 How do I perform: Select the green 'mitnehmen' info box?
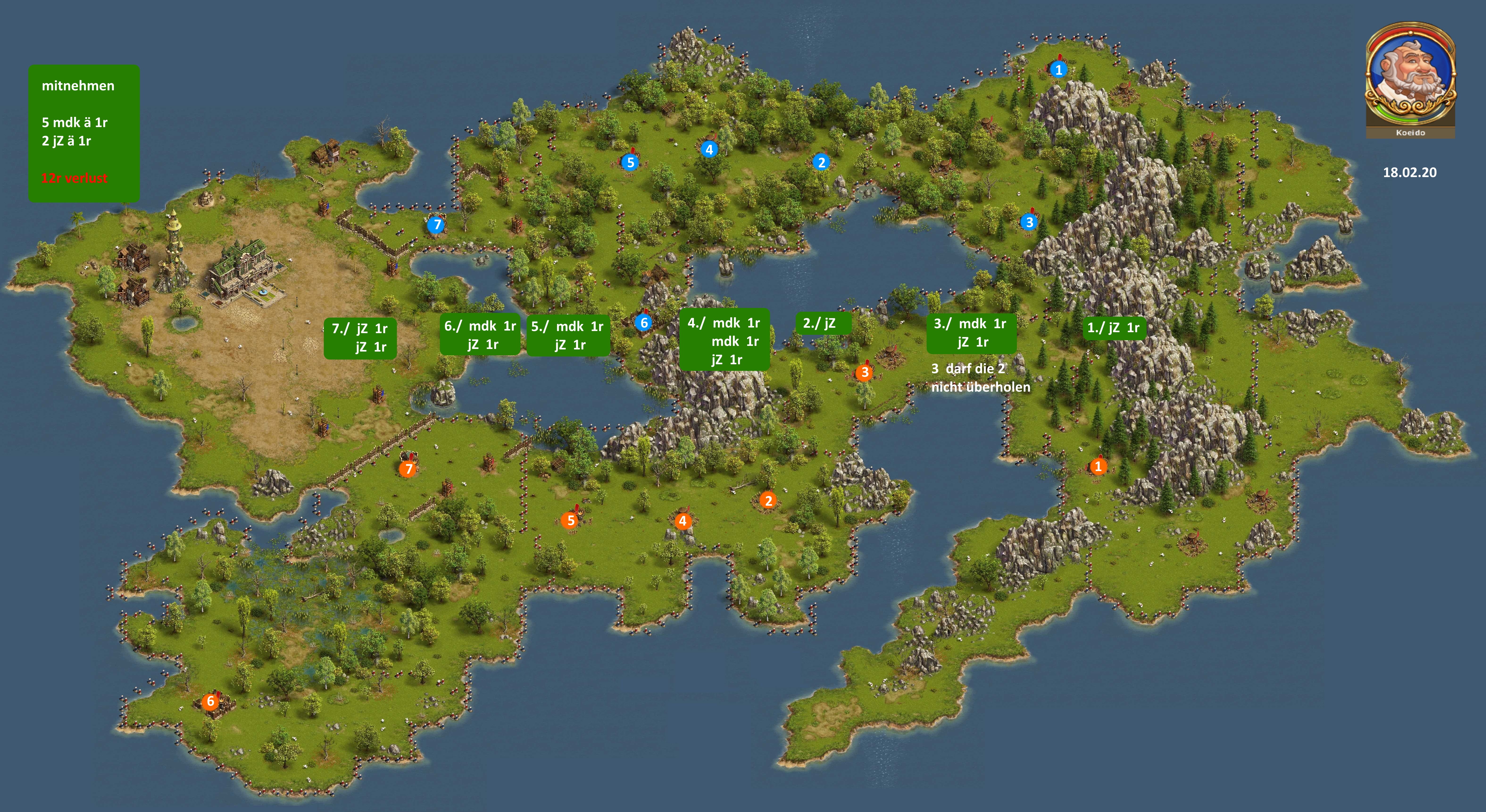[x=84, y=133]
